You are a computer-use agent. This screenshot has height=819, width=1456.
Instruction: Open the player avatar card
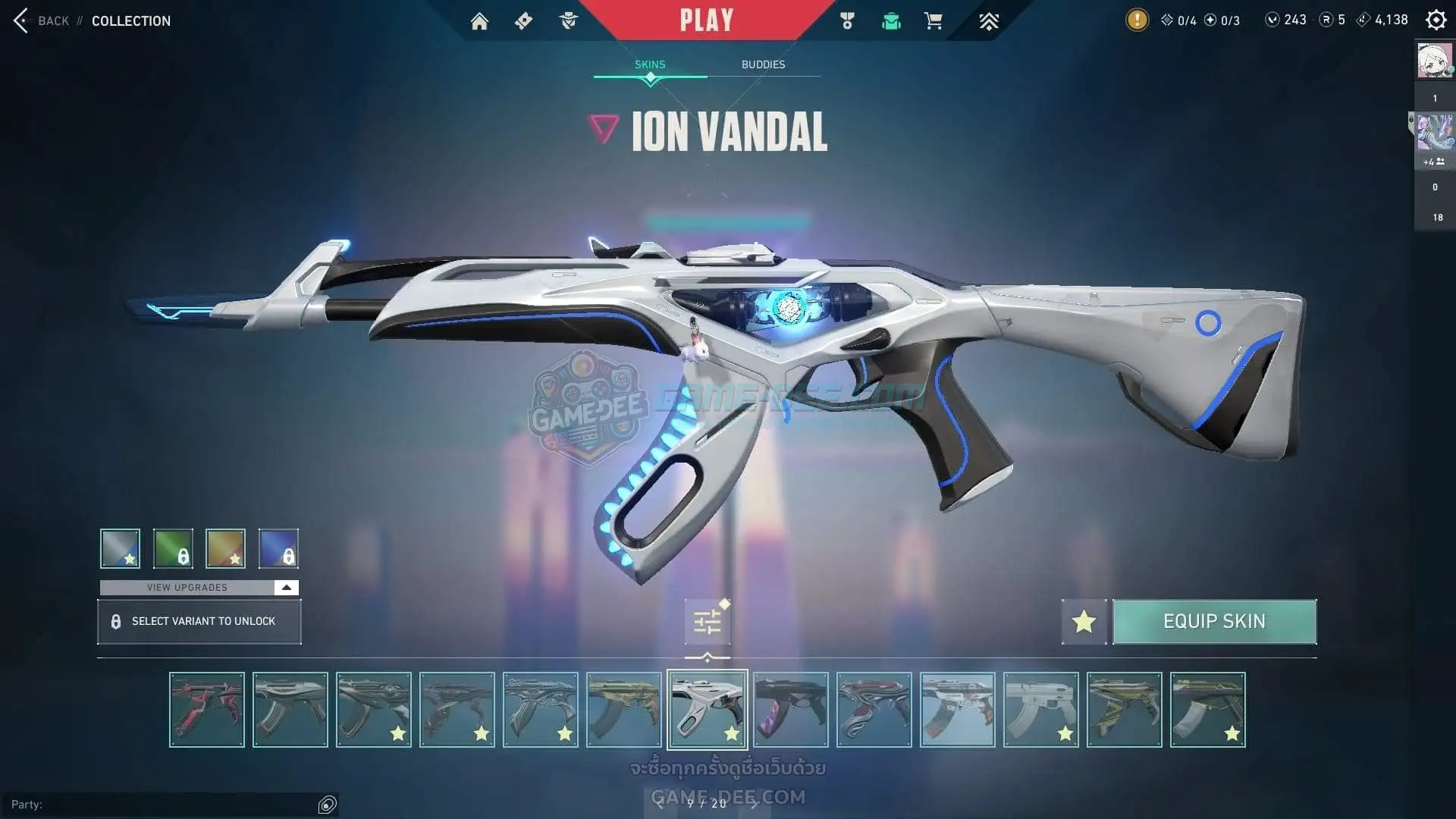tap(1435, 61)
